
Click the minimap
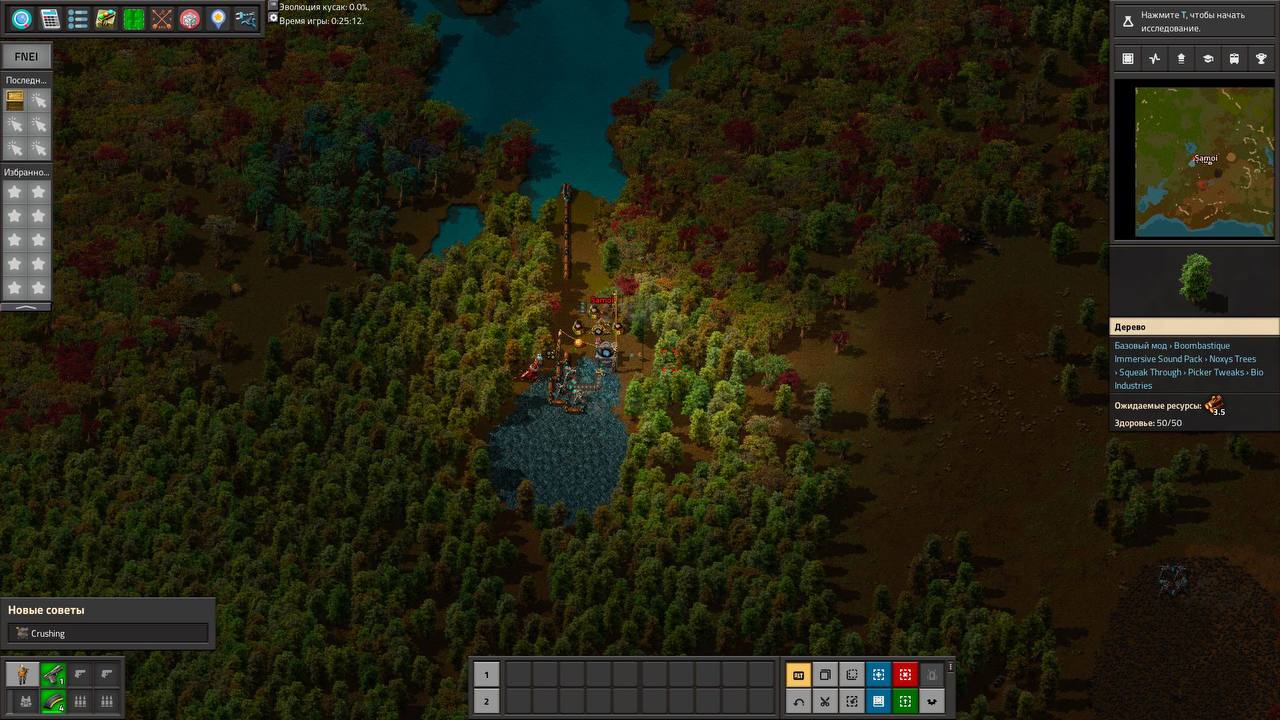1195,162
